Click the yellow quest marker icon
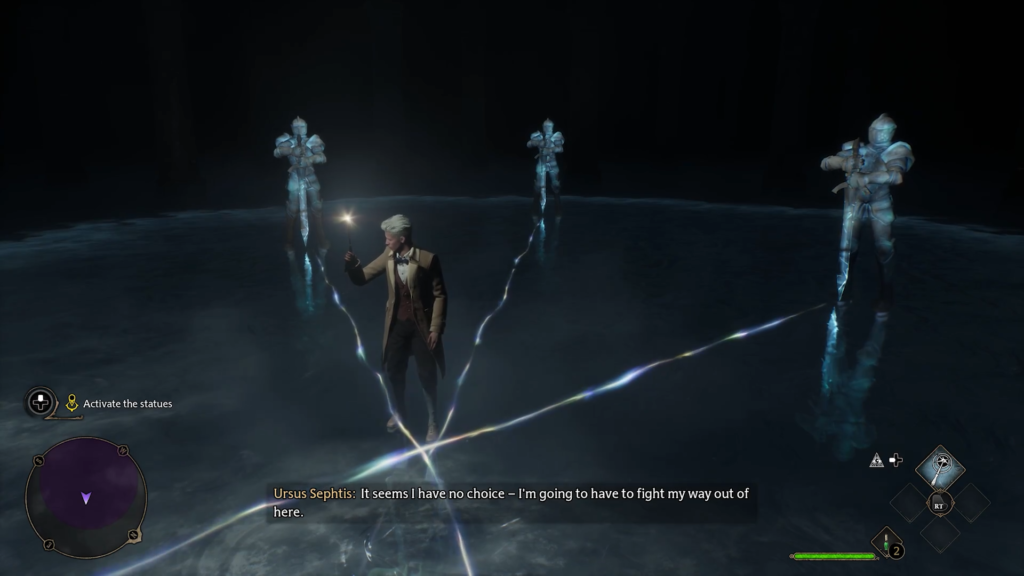This screenshot has width=1024, height=576. coord(72,403)
